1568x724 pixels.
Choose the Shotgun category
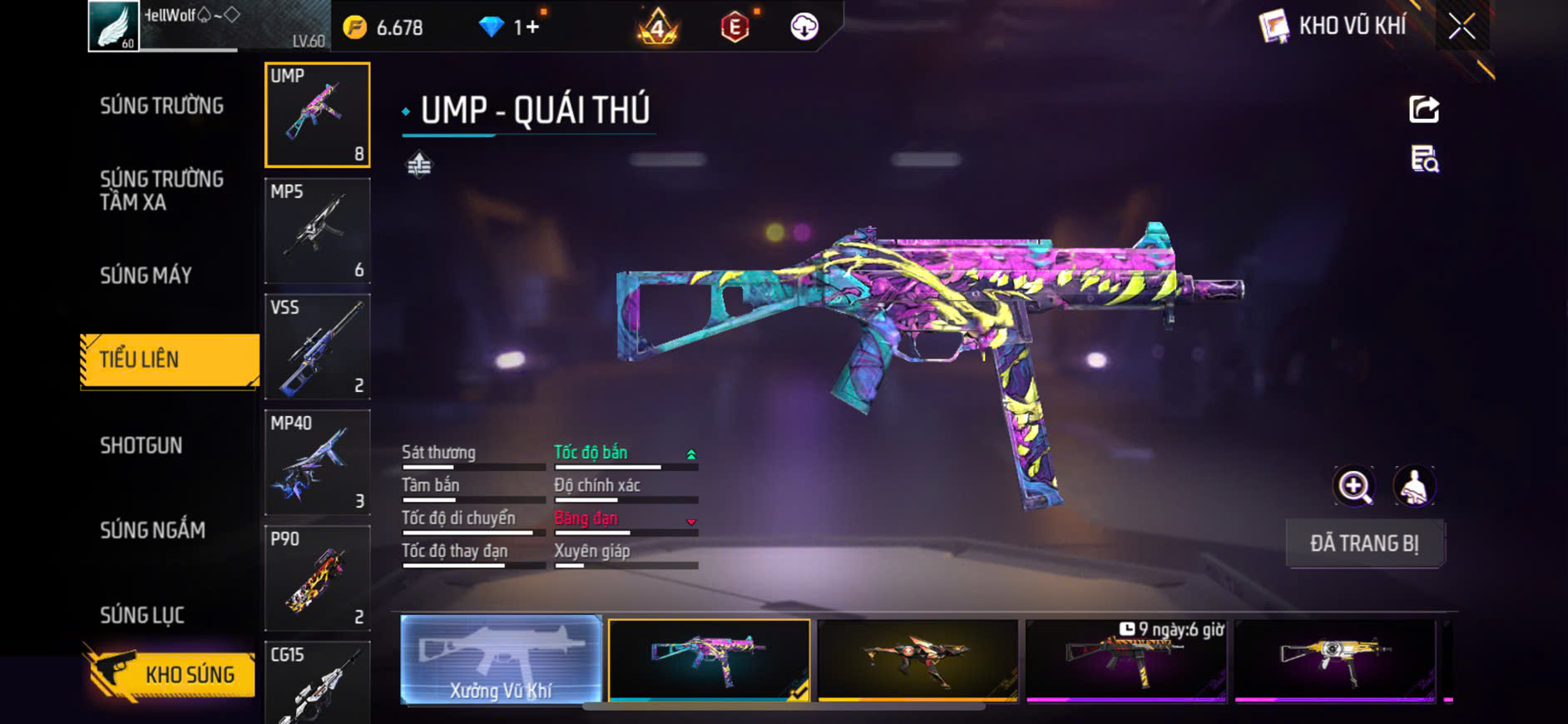coord(141,445)
